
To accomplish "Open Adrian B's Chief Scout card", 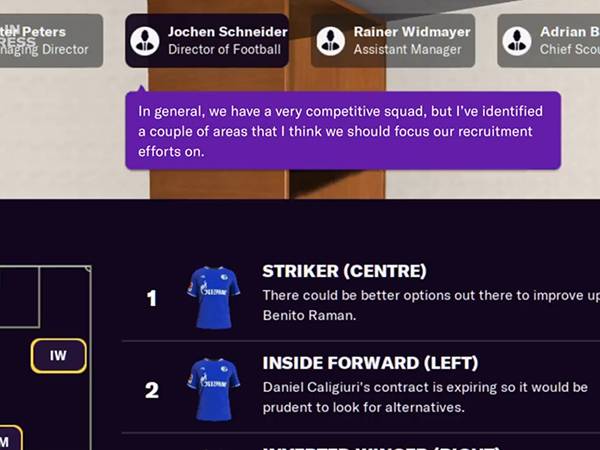I will [x=549, y=41].
